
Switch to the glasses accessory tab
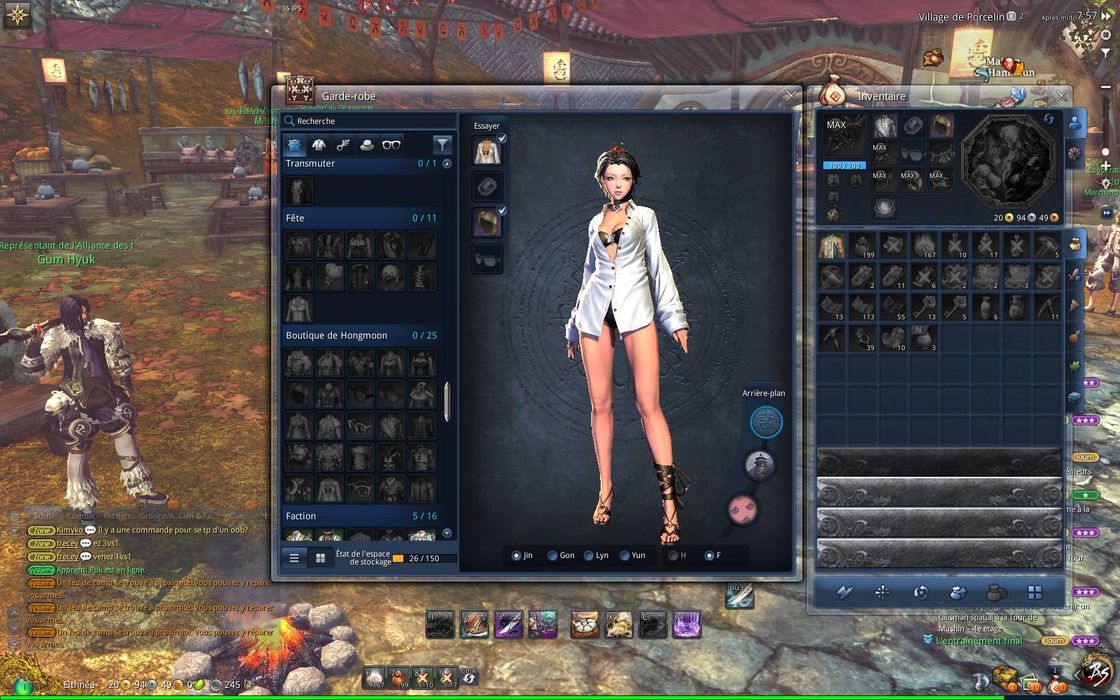pyautogui.click(x=392, y=145)
